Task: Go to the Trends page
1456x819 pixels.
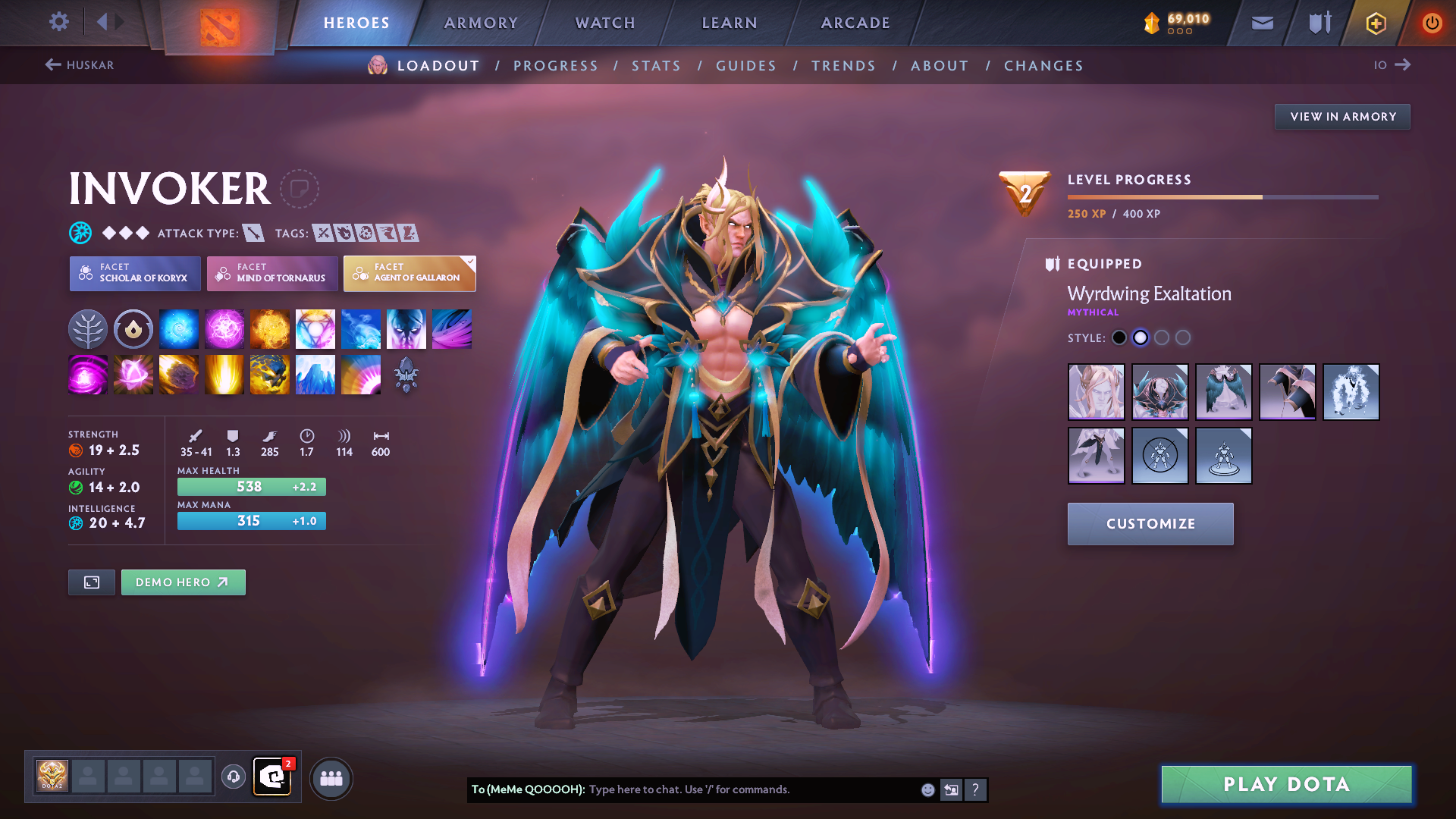Action: [x=843, y=66]
